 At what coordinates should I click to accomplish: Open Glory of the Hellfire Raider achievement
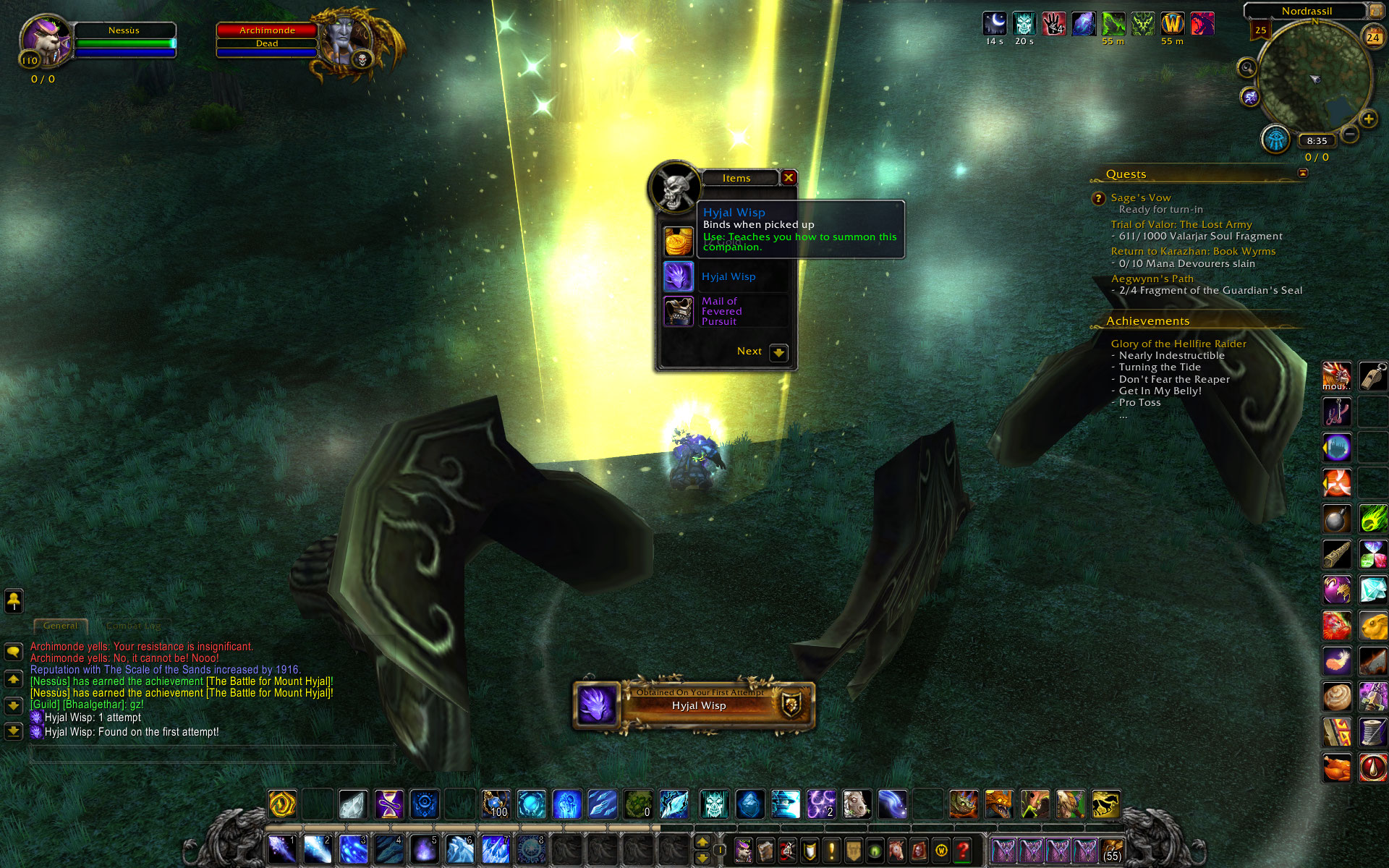pos(1178,344)
